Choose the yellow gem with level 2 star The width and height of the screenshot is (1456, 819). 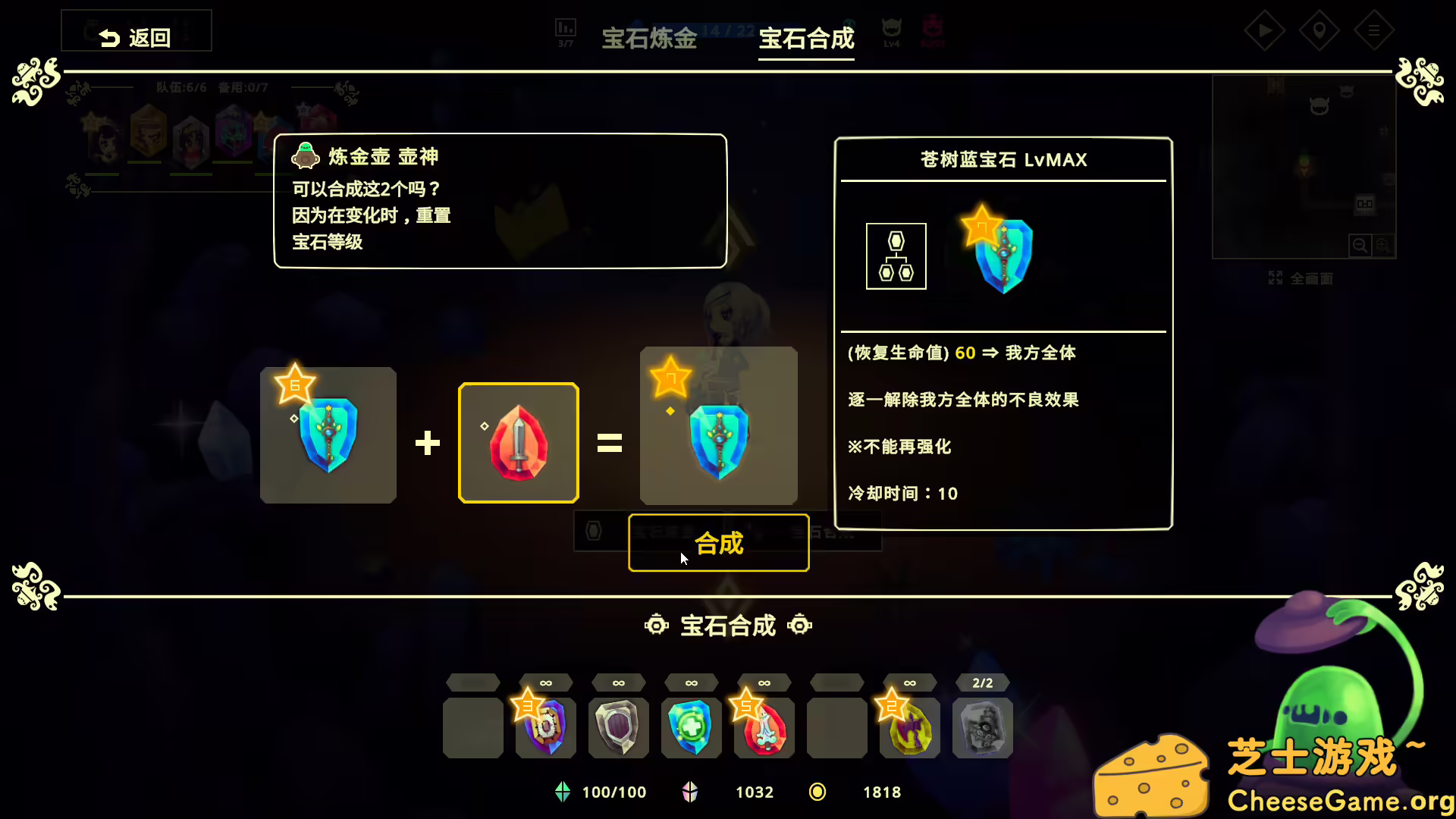click(909, 726)
